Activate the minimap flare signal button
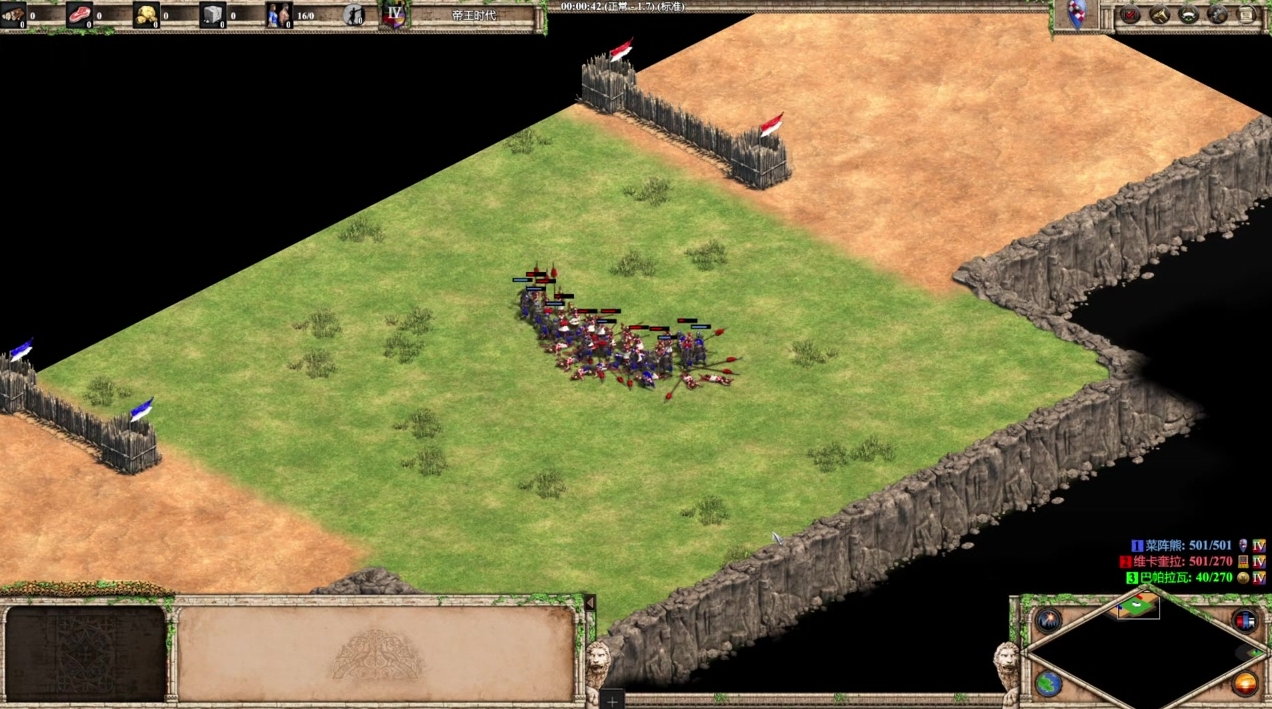This screenshot has width=1272, height=709. pos(1048,621)
